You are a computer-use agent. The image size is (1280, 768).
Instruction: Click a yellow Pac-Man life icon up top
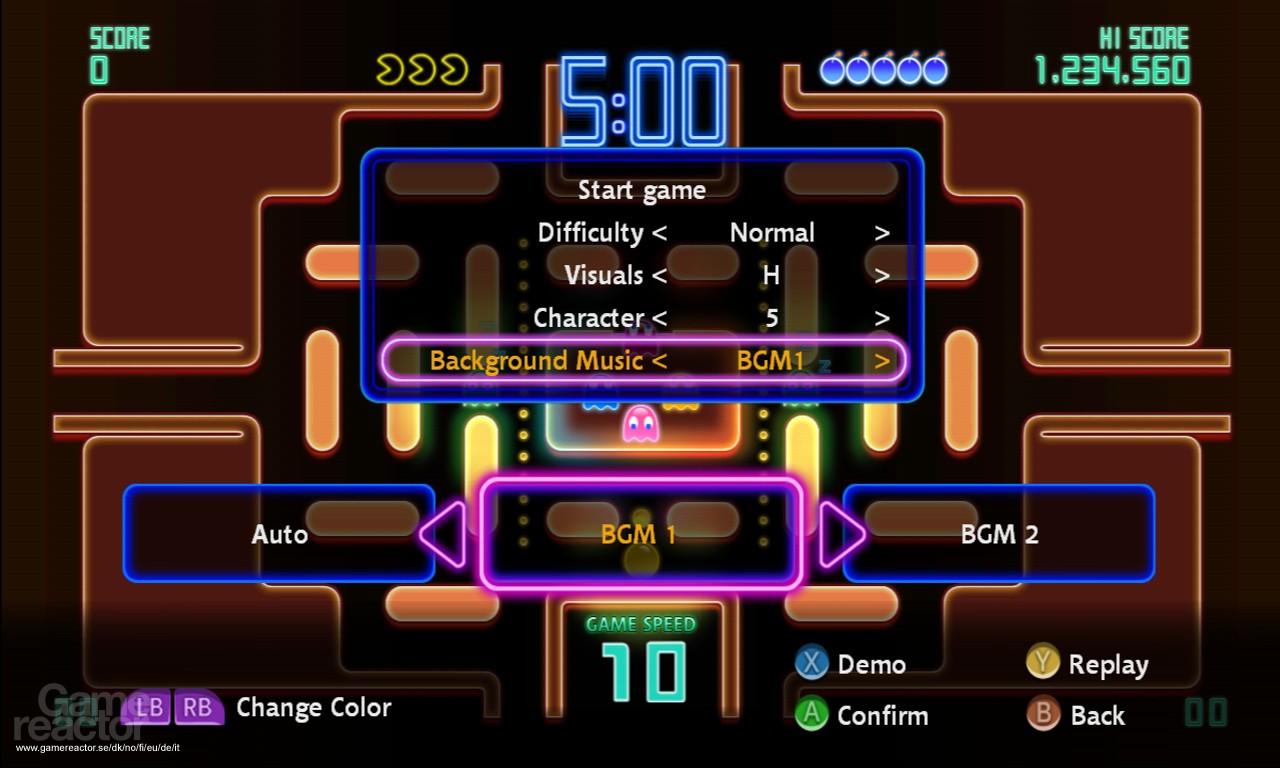tap(392, 68)
